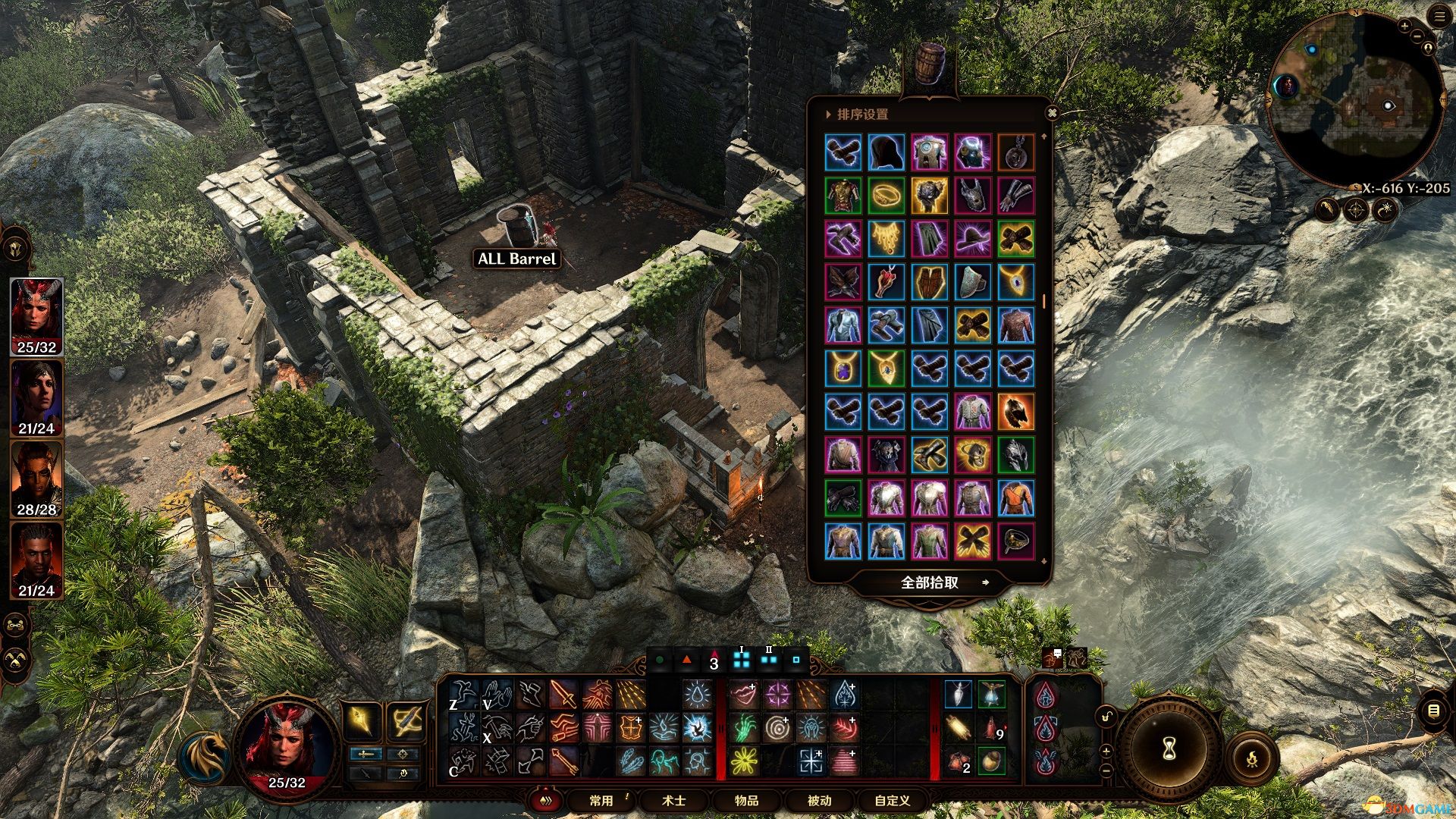
Task: Click the 全部拾取 take-all button
Action: coord(930,582)
